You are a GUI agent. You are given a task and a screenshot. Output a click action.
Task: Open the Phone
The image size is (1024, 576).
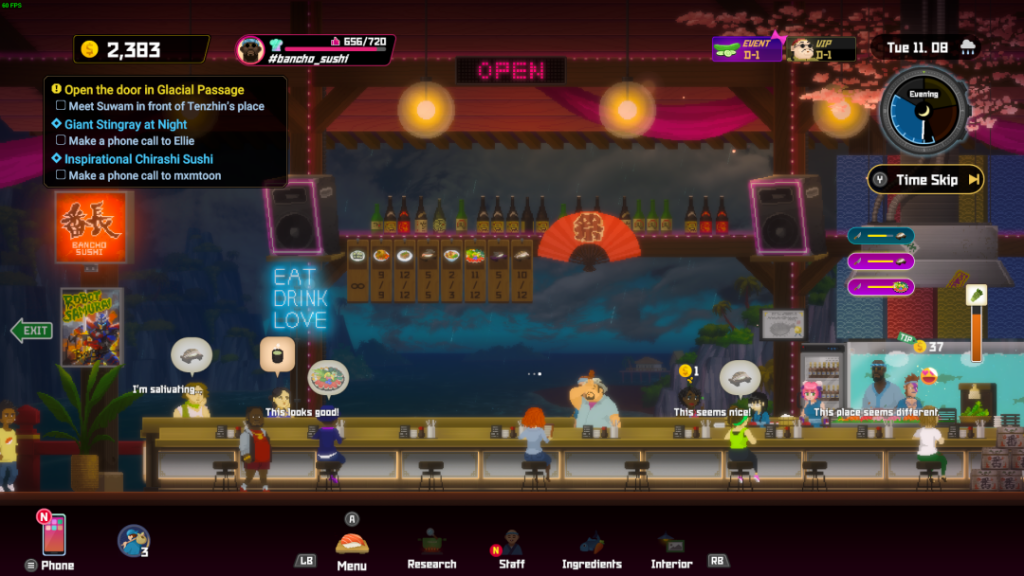54,537
